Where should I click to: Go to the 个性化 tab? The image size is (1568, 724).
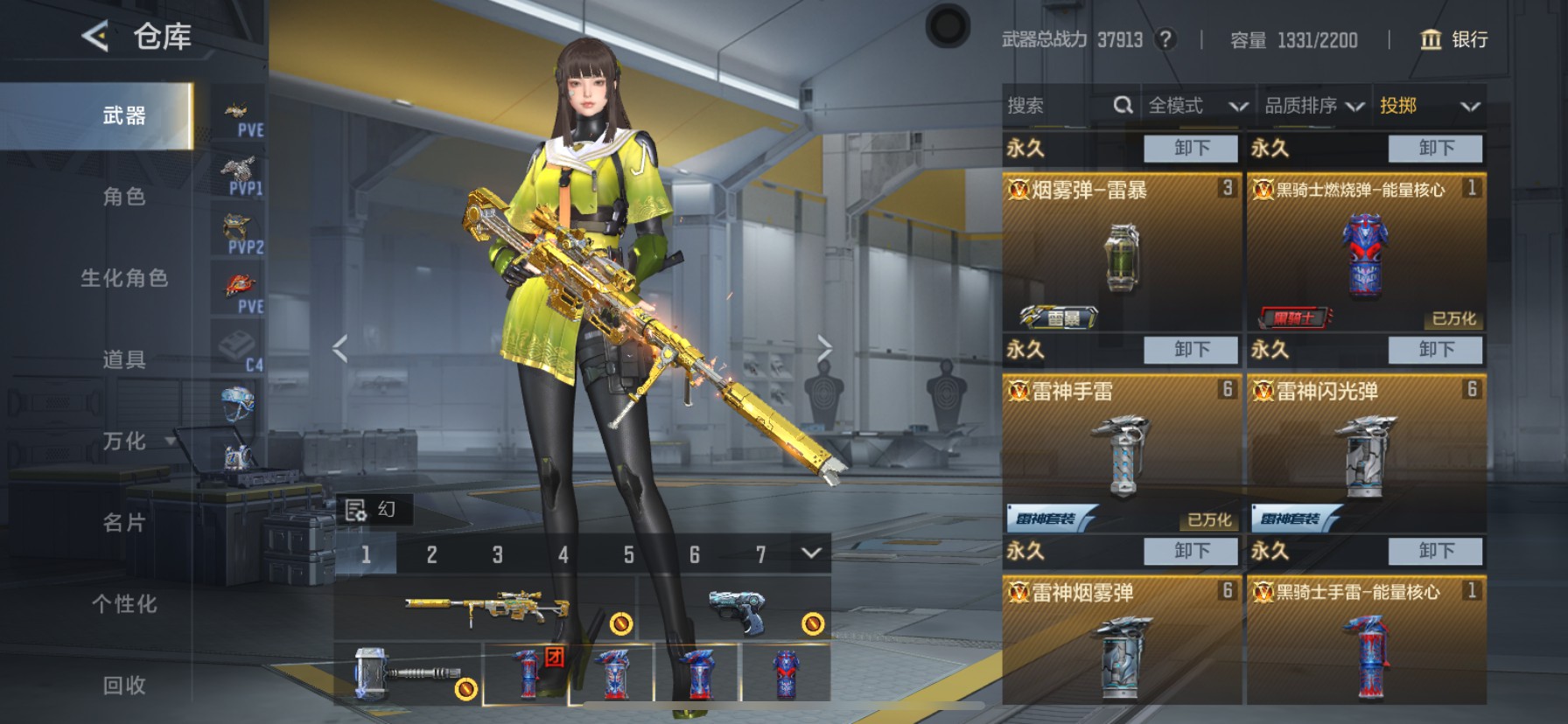tap(124, 604)
